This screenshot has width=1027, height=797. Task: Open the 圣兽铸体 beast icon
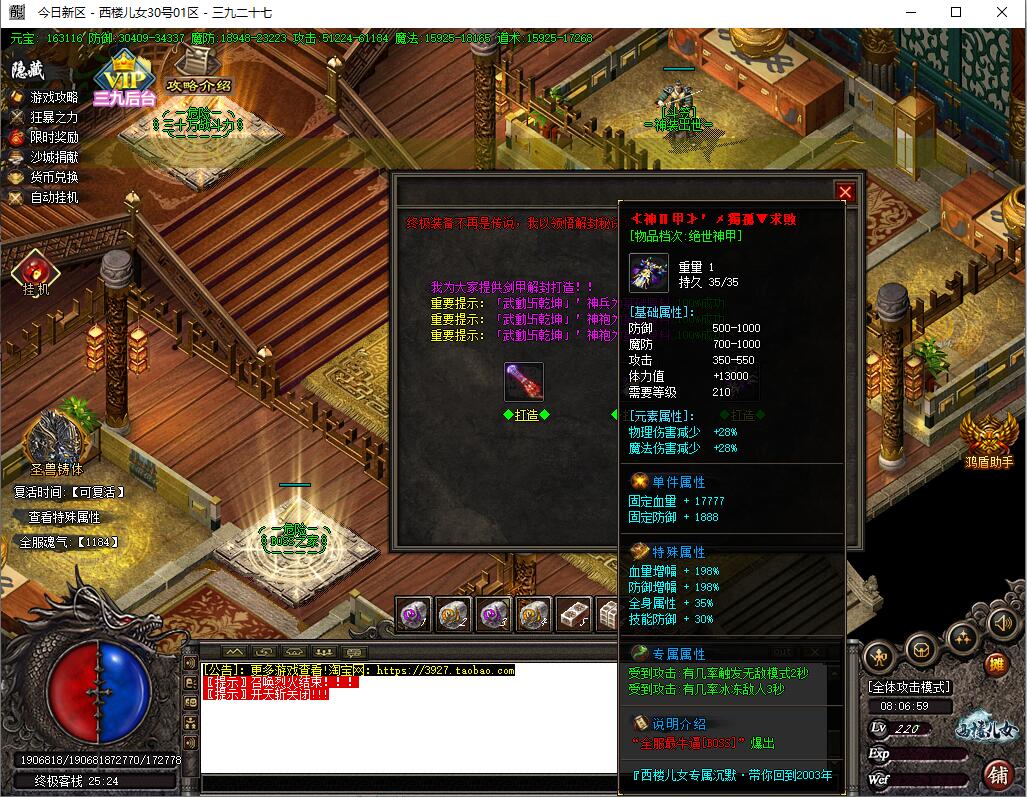[55, 440]
